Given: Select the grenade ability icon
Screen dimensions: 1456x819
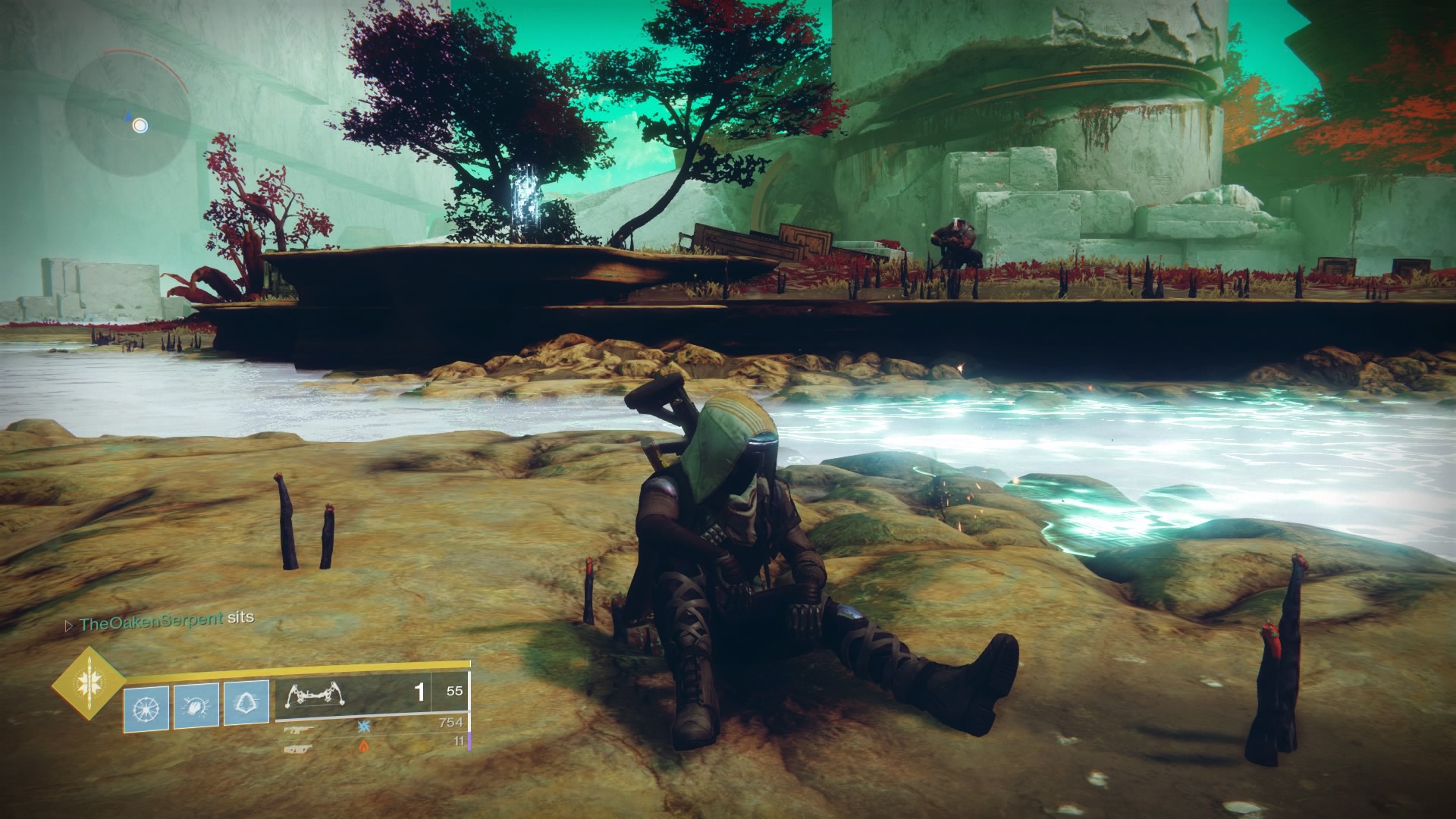Looking at the screenshot, I should (x=145, y=704).
